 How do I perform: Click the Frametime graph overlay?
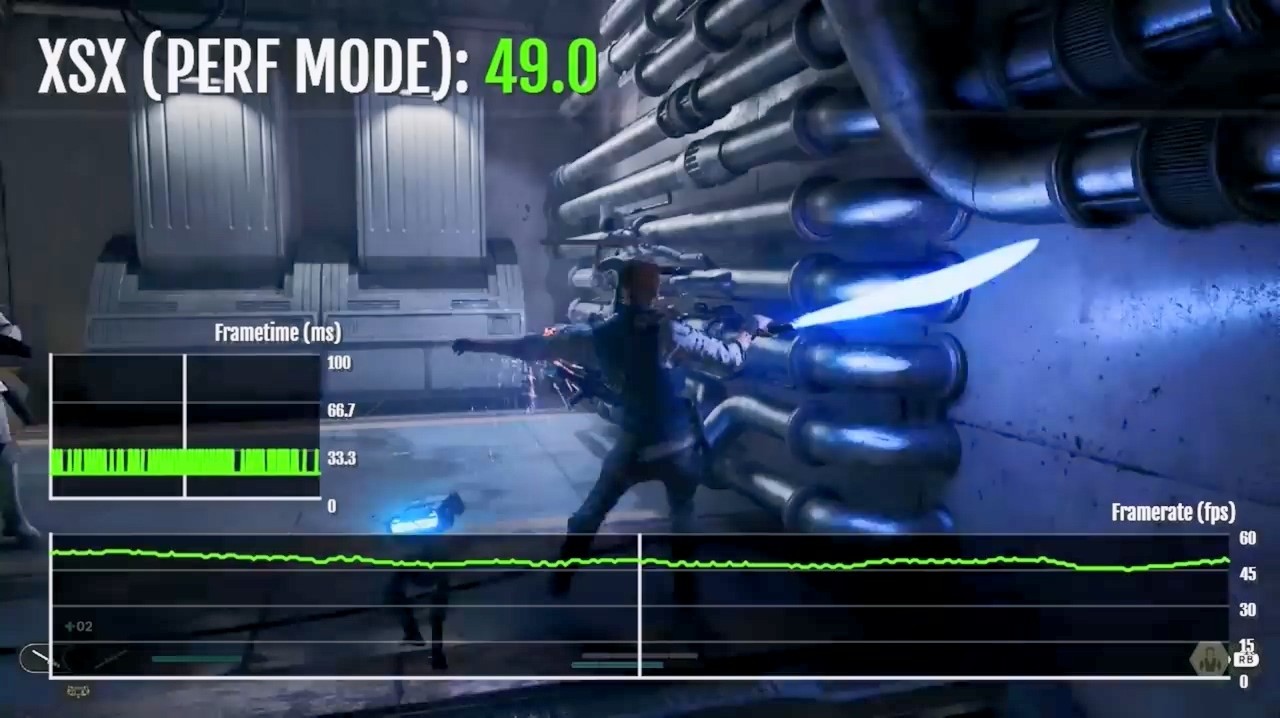(185, 425)
